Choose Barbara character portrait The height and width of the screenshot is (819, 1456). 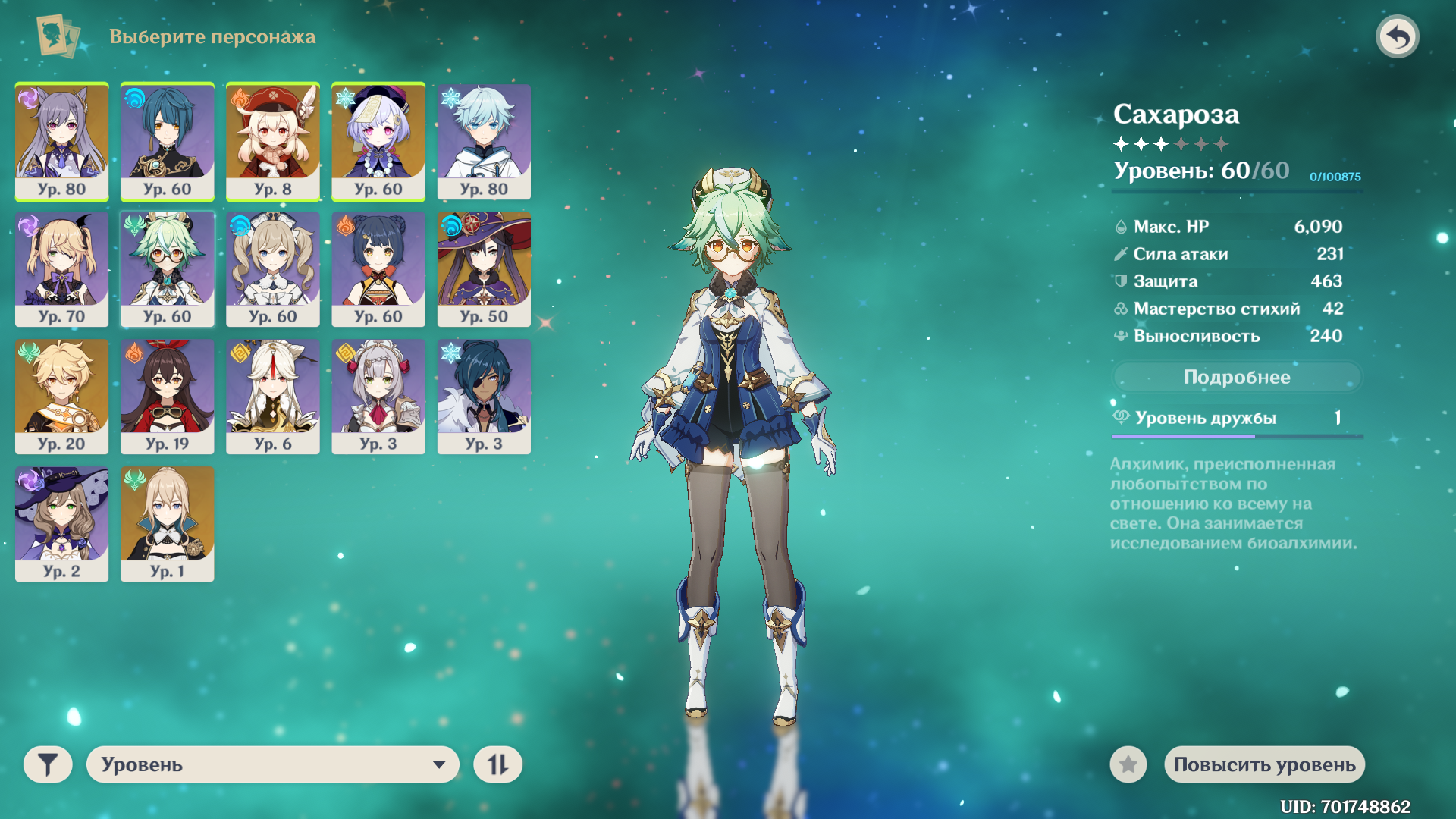pos(273,269)
